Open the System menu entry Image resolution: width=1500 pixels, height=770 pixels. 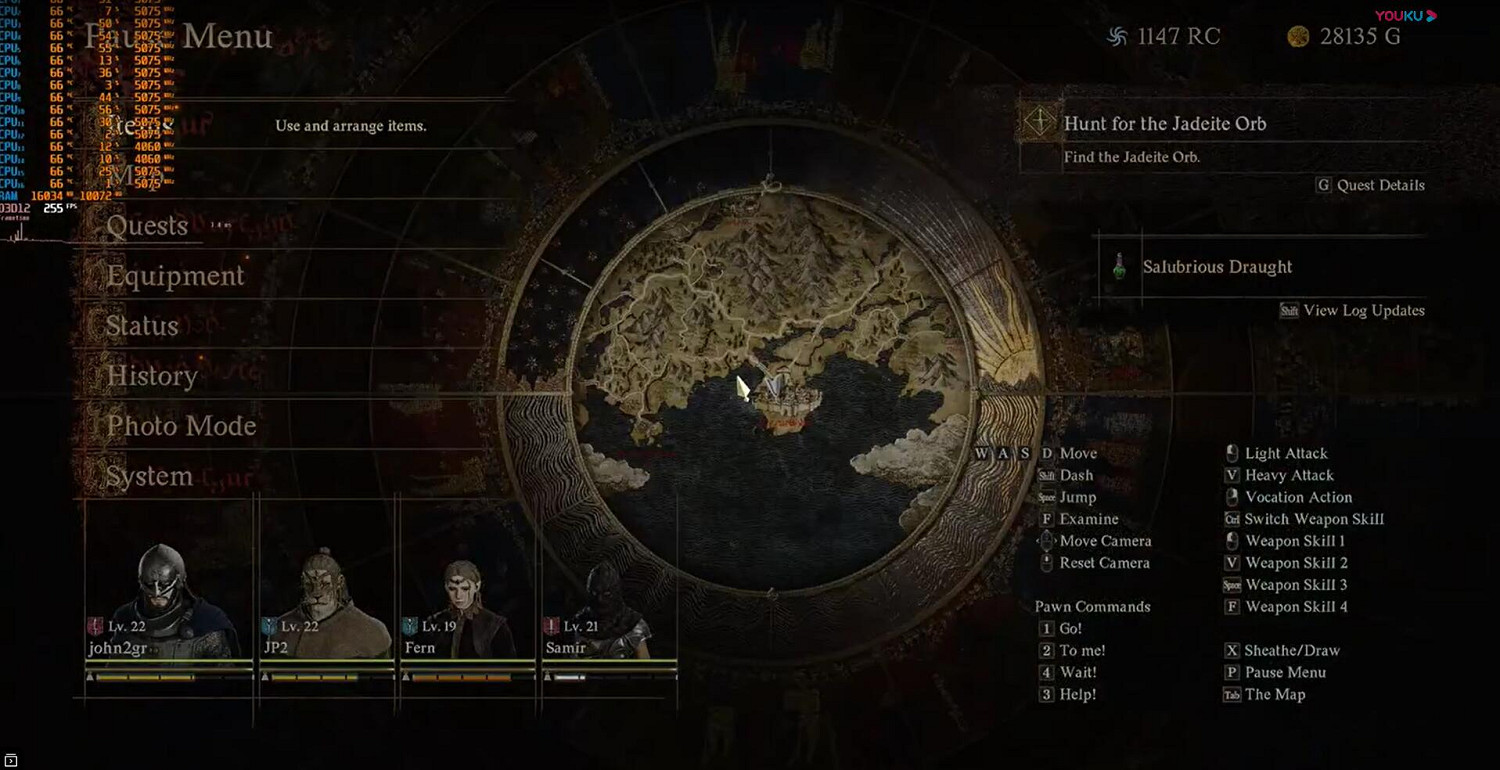click(x=149, y=477)
